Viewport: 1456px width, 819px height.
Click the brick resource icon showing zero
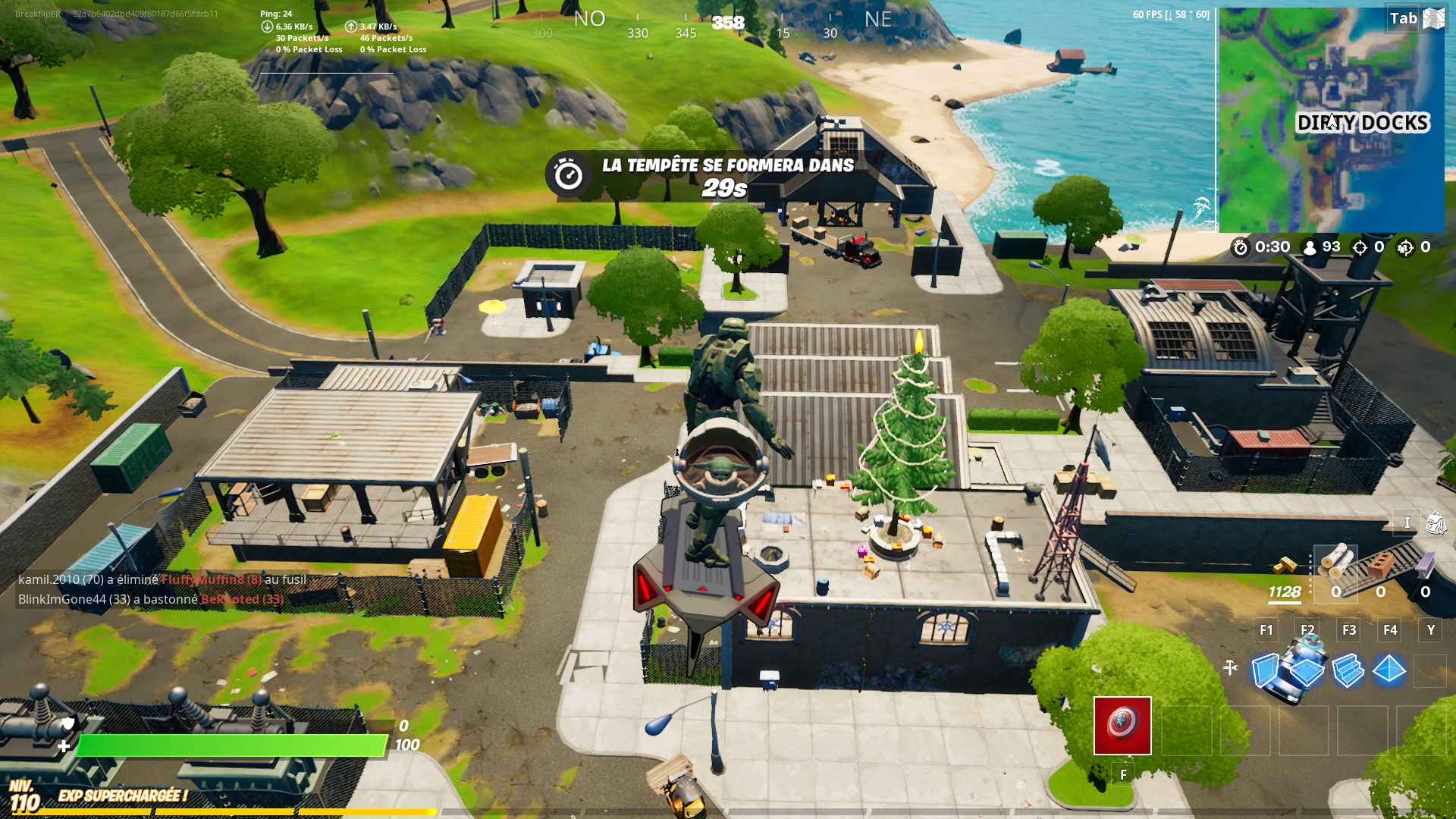[1382, 565]
